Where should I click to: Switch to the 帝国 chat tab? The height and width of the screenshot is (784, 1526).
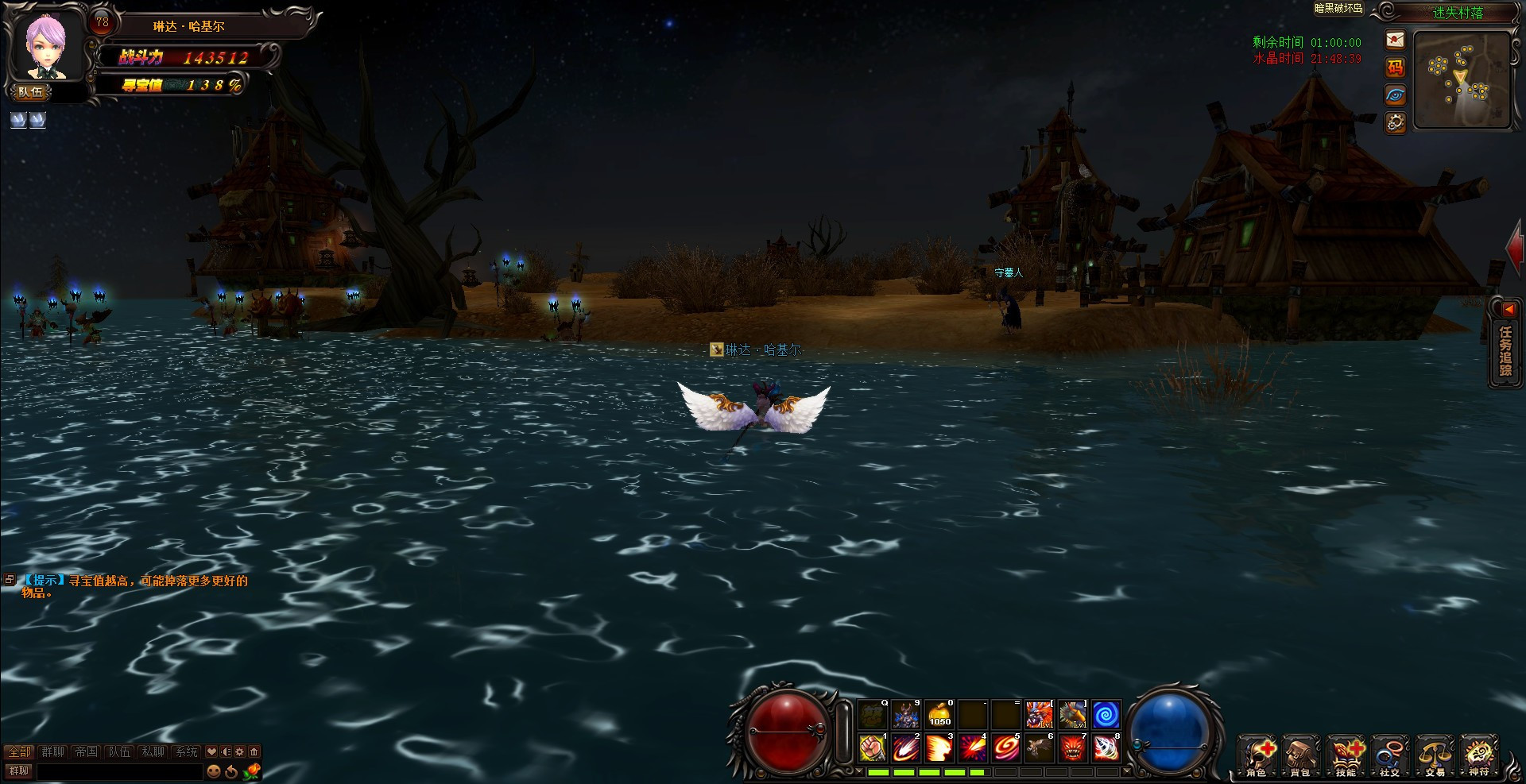86,751
